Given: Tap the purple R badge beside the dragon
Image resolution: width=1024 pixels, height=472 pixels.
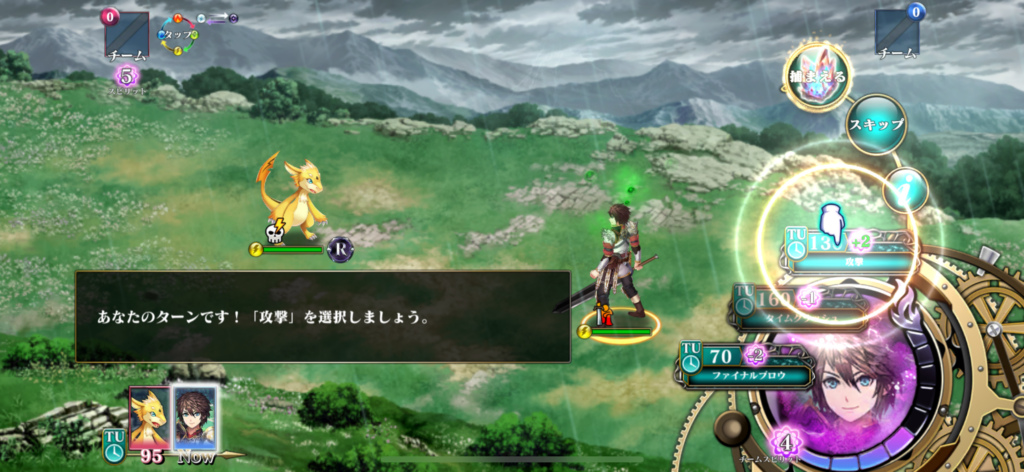Looking at the screenshot, I should (340, 250).
